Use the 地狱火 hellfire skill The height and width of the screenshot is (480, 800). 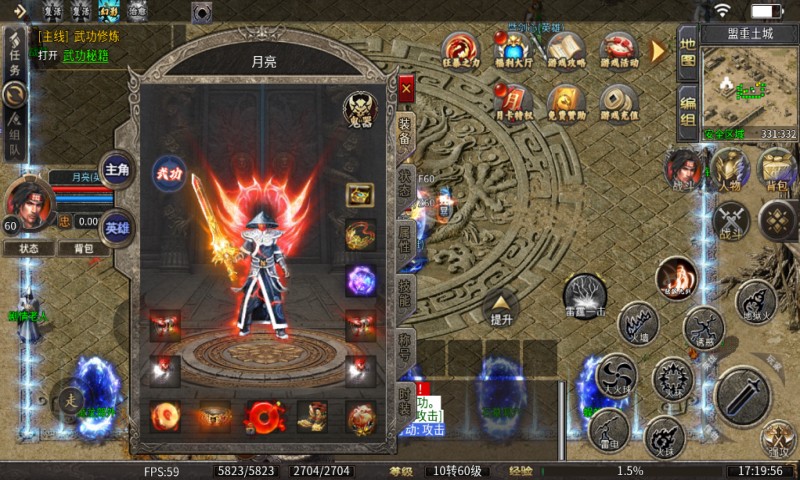point(756,302)
